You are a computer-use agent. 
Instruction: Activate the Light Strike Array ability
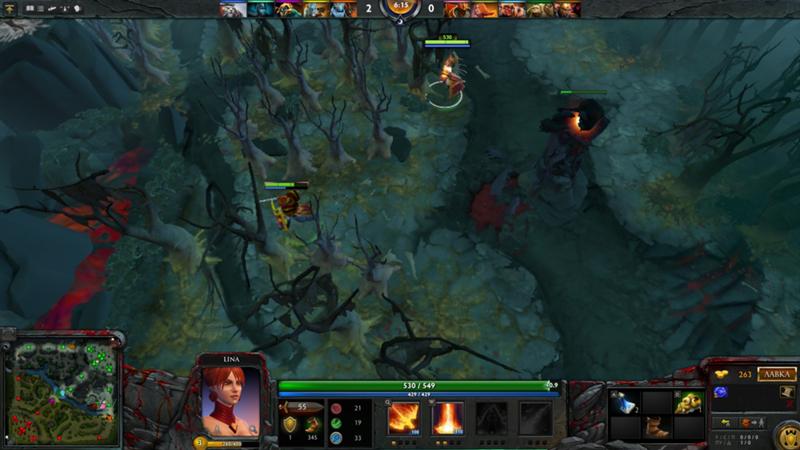tap(447, 417)
